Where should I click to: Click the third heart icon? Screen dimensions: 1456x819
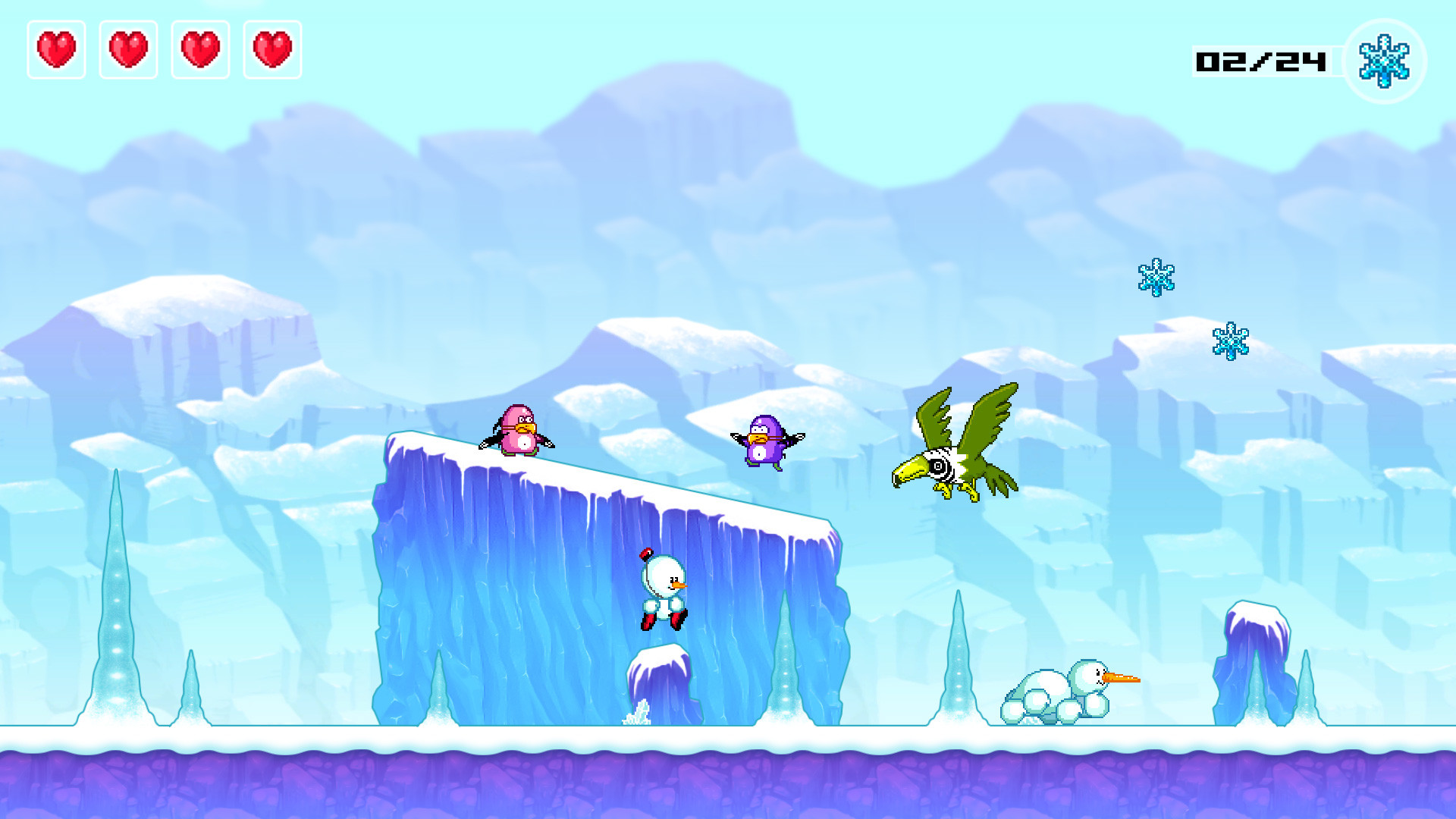pyautogui.click(x=200, y=50)
